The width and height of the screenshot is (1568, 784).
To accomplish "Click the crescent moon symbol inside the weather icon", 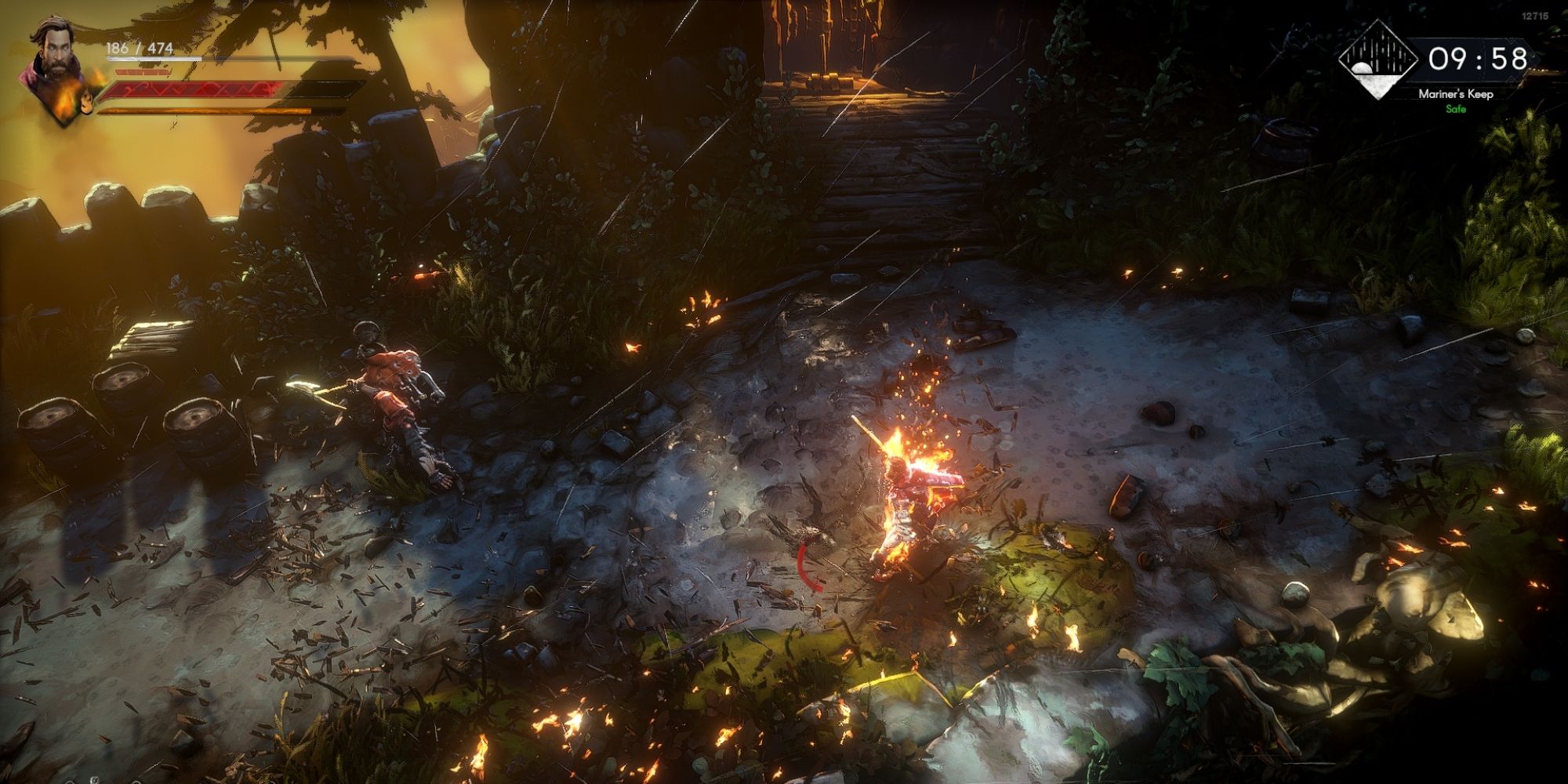I will 1363,68.
